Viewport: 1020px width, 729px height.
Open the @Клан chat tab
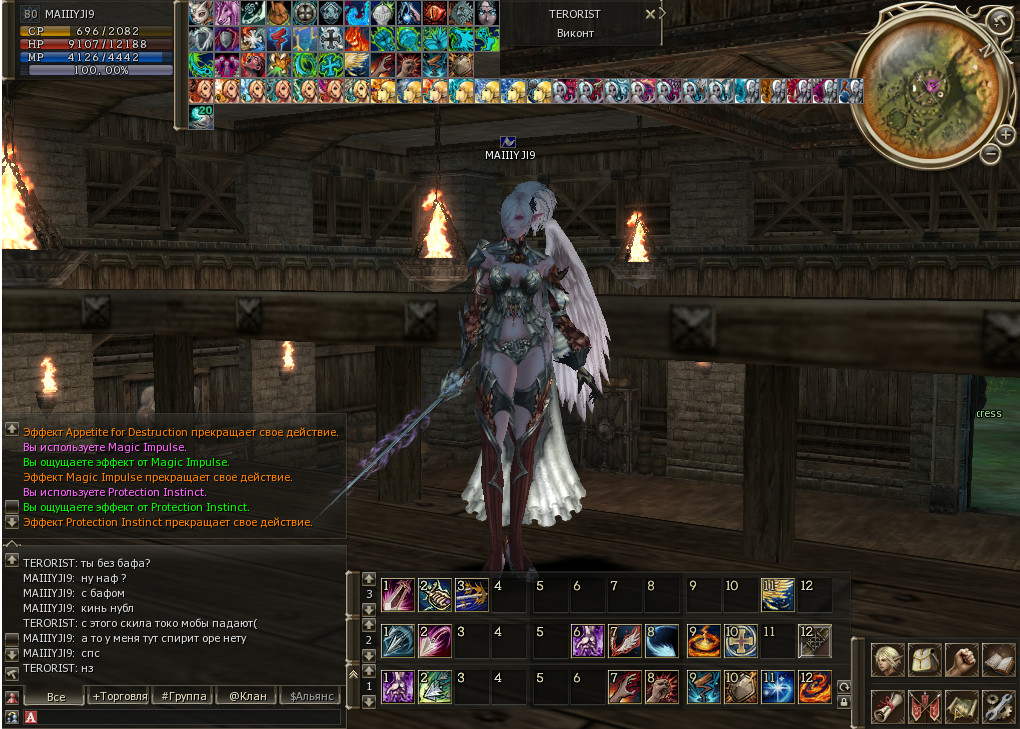pyautogui.click(x=247, y=696)
